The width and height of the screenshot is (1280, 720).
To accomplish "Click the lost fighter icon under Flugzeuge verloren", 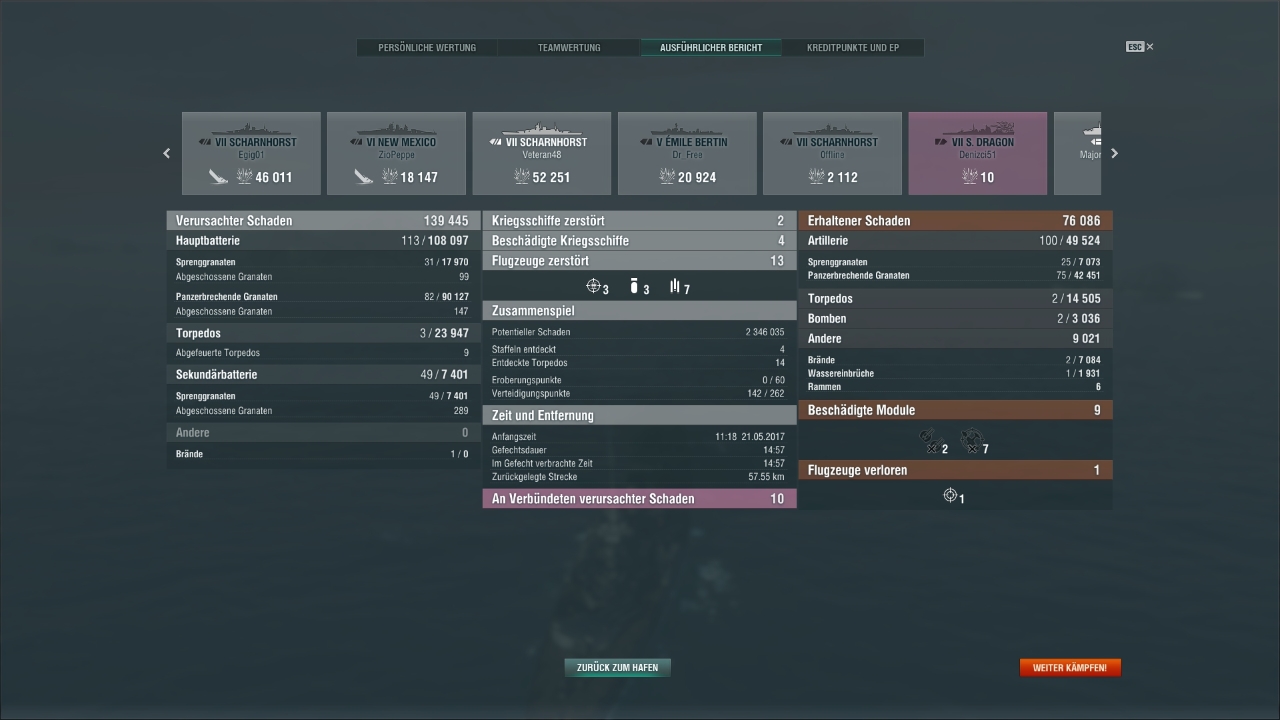I will click(x=950, y=495).
